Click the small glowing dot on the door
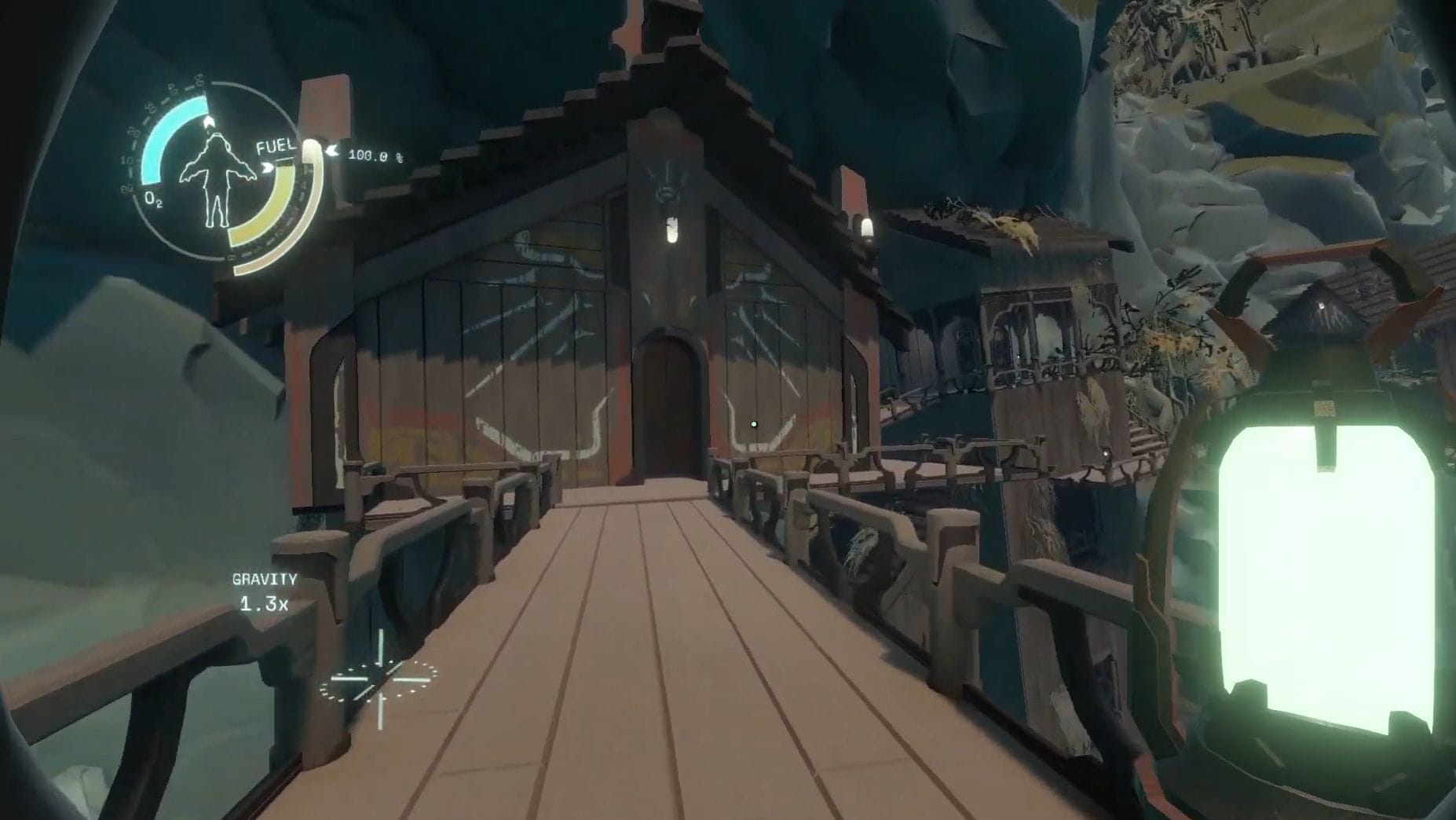1456x820 pixels. pyautogui.click(x=753, y=424)
